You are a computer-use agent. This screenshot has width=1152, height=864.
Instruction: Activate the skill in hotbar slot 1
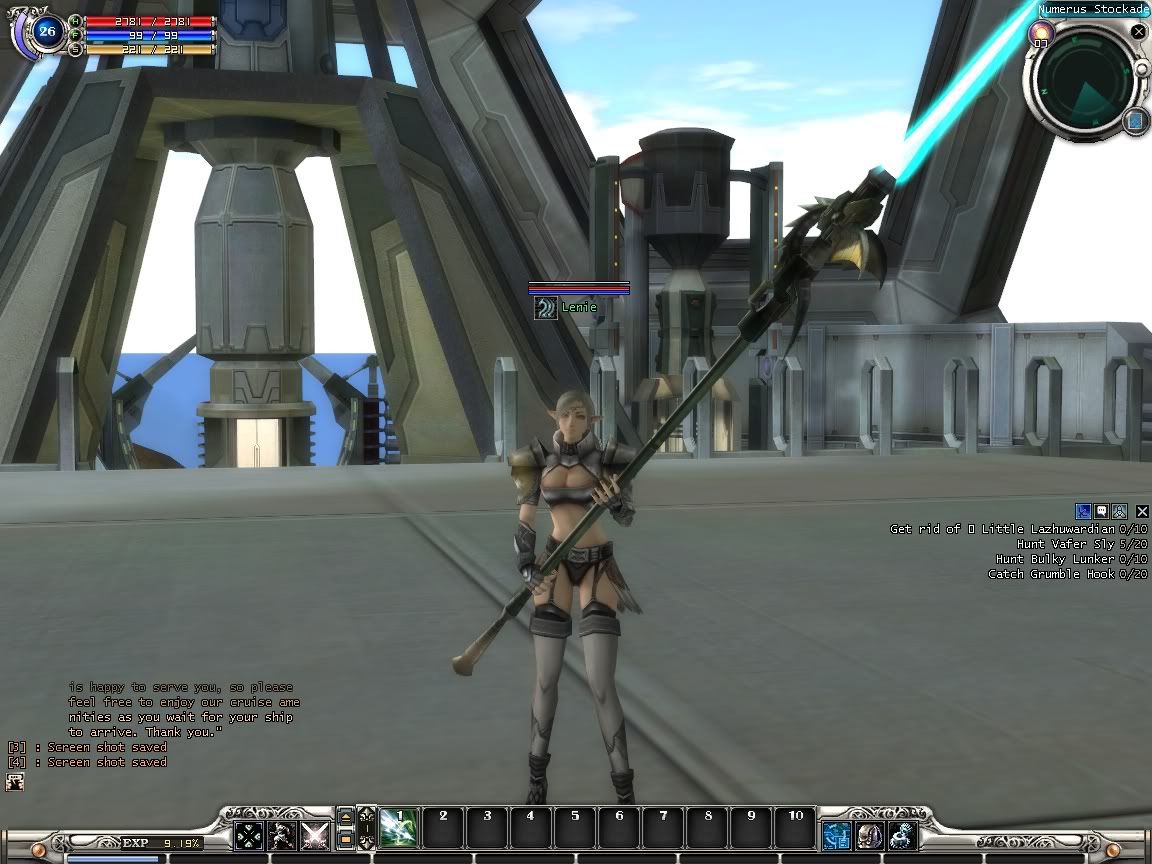(400, 829)
